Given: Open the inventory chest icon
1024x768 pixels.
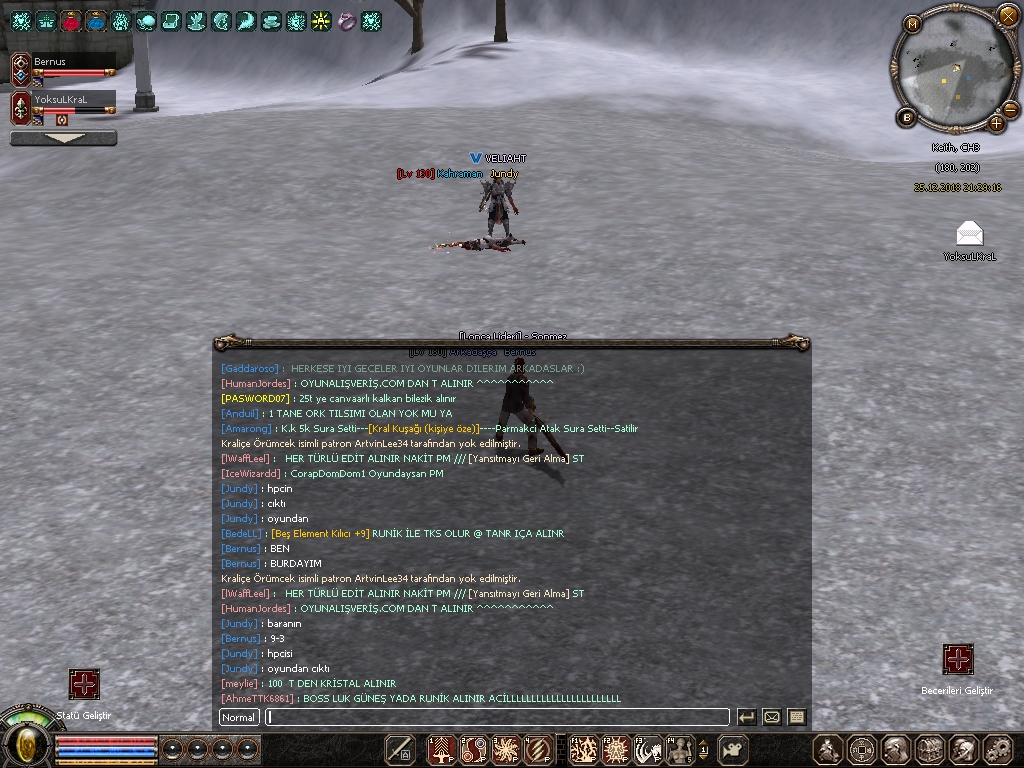Looking at the screenshot, I should click(930, 748).
